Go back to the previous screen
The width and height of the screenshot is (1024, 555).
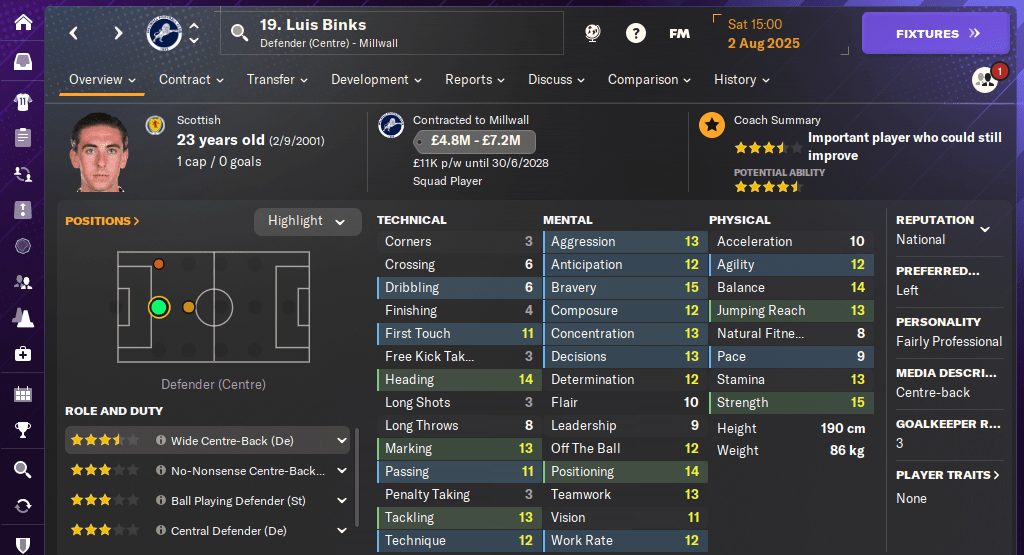(74, 33)
